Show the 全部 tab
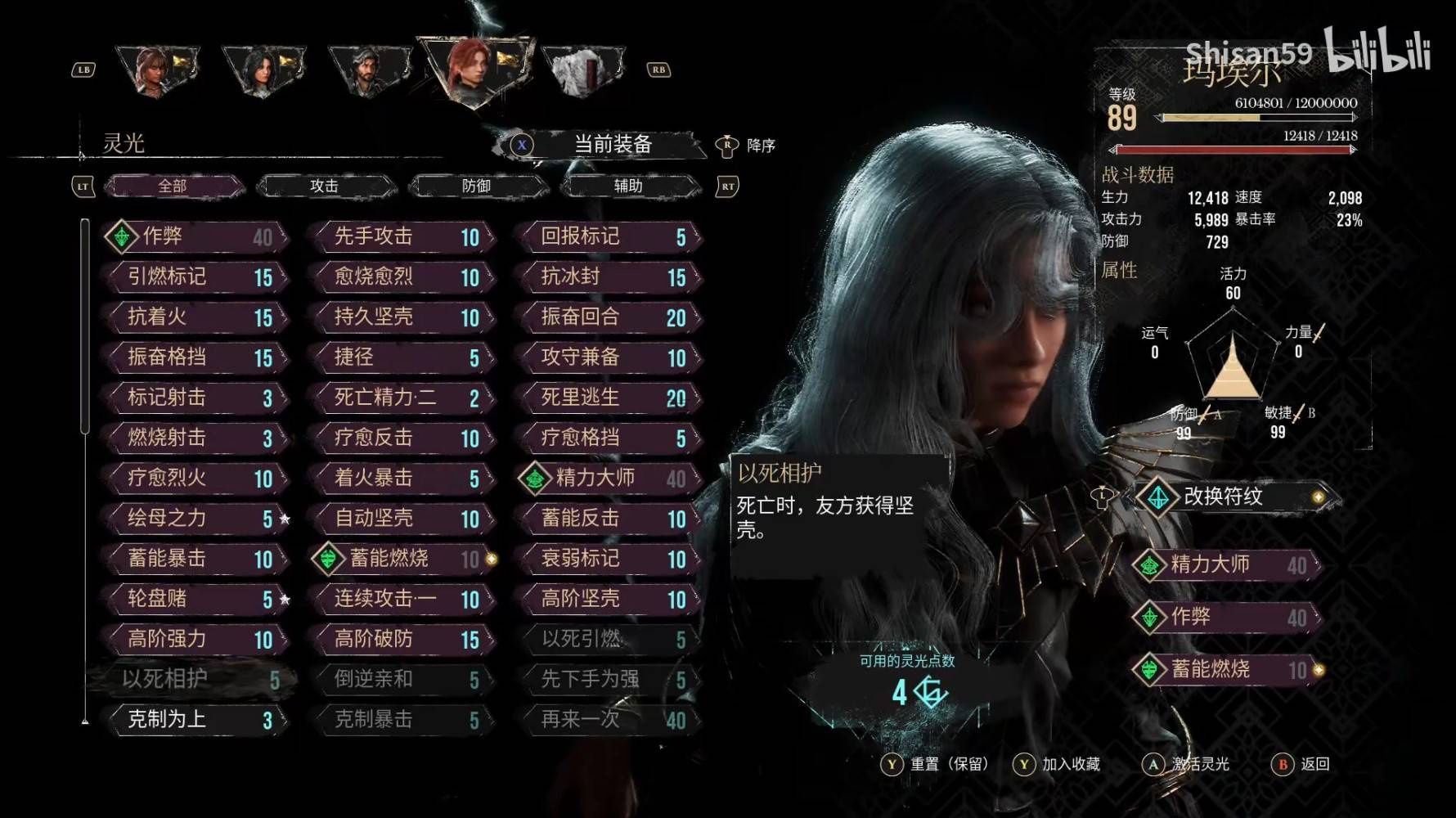This screenshot has height=818, width=1456. (x=173, y=187)
